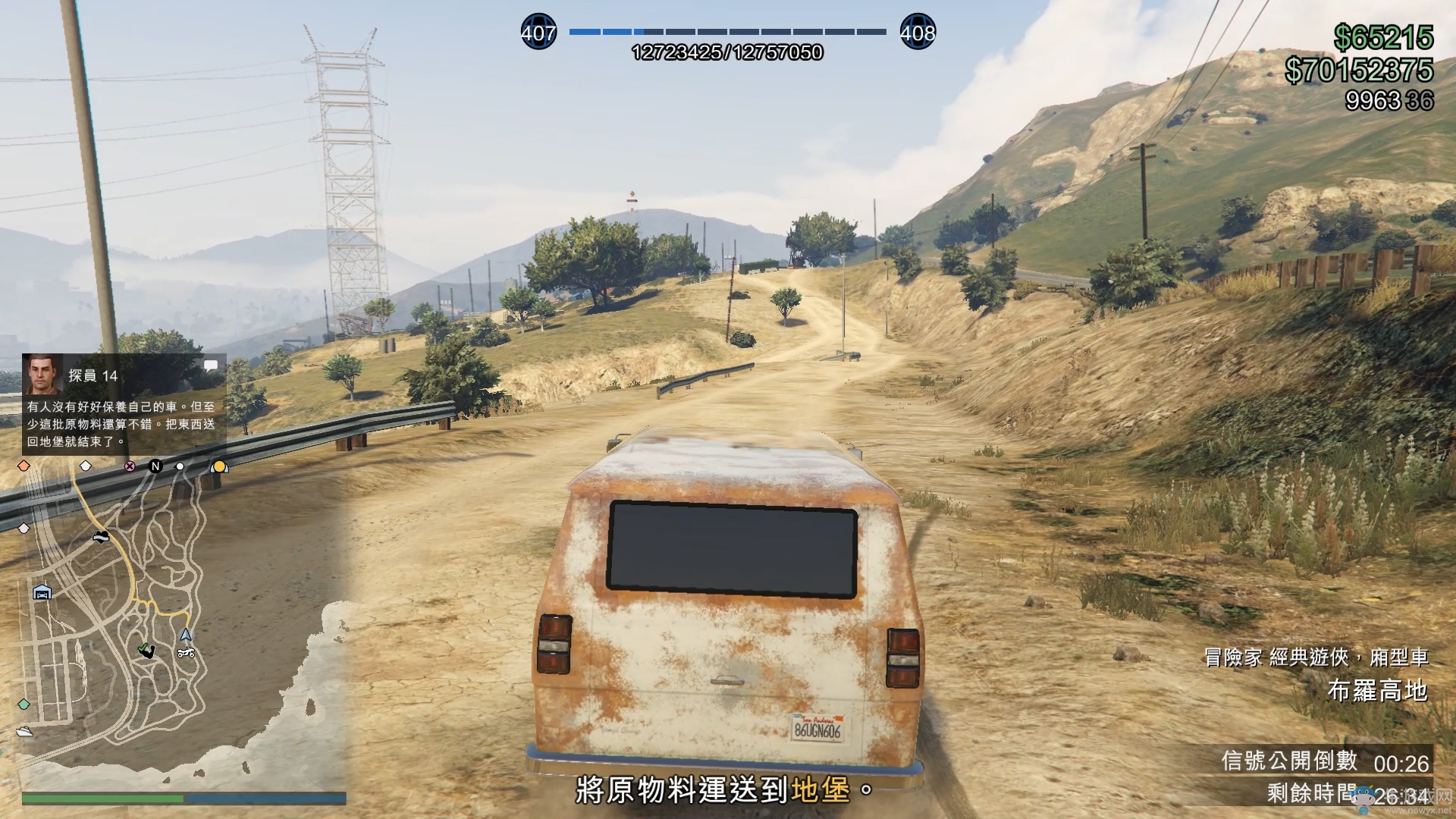Select the boat blip on the minimap
The image size is (1456, 819).
point(24,732)
